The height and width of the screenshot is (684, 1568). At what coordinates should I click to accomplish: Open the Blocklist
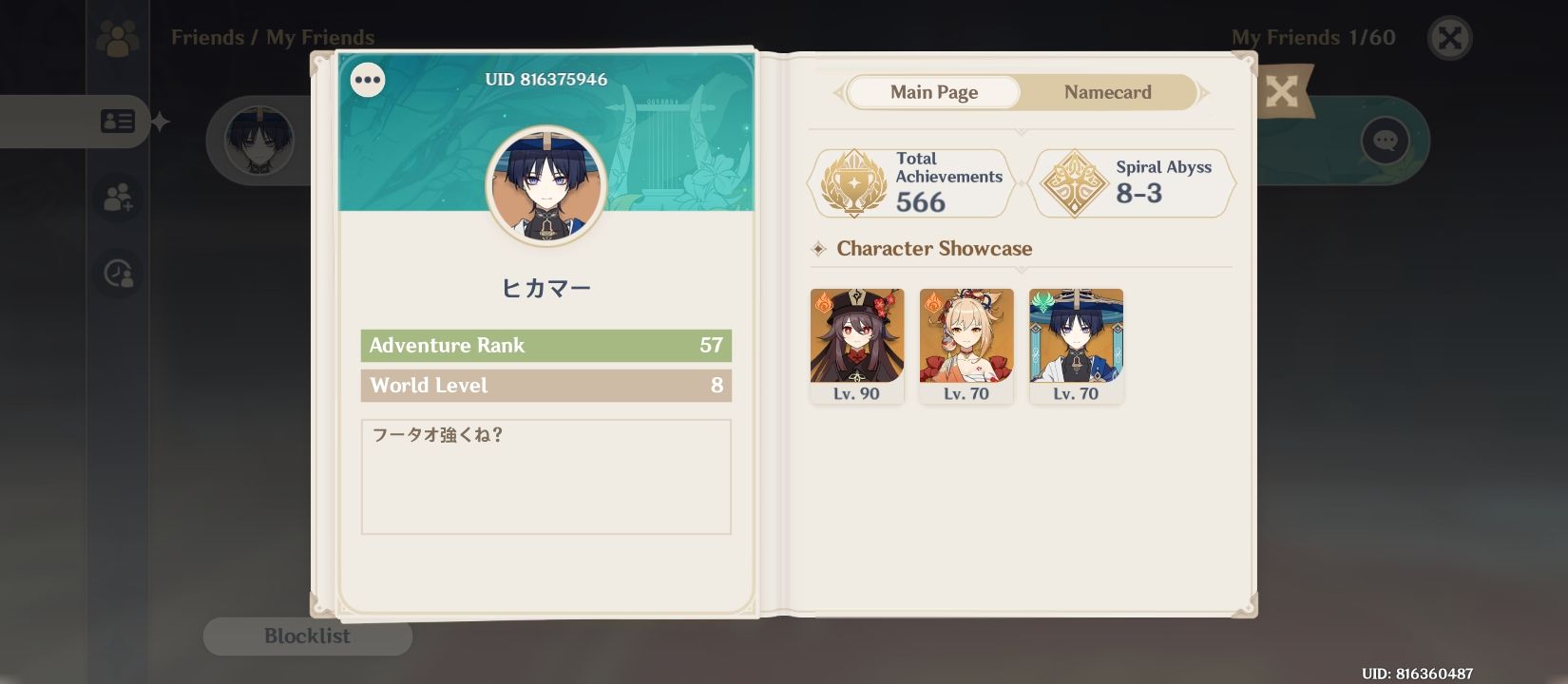click(307, 636)
